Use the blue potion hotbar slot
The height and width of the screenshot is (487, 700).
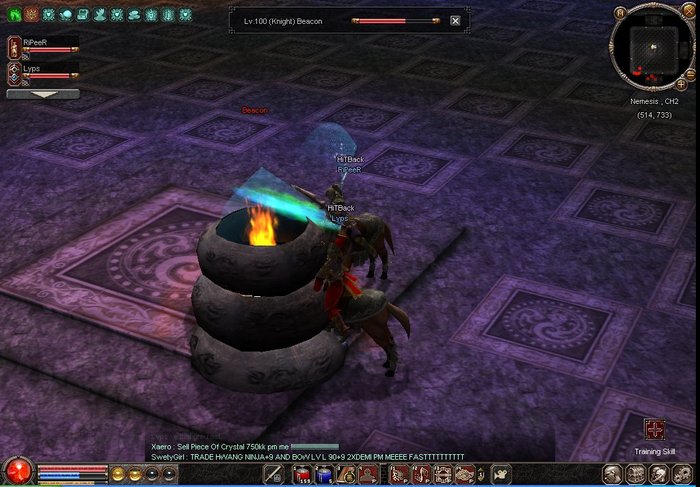(323, 474)
